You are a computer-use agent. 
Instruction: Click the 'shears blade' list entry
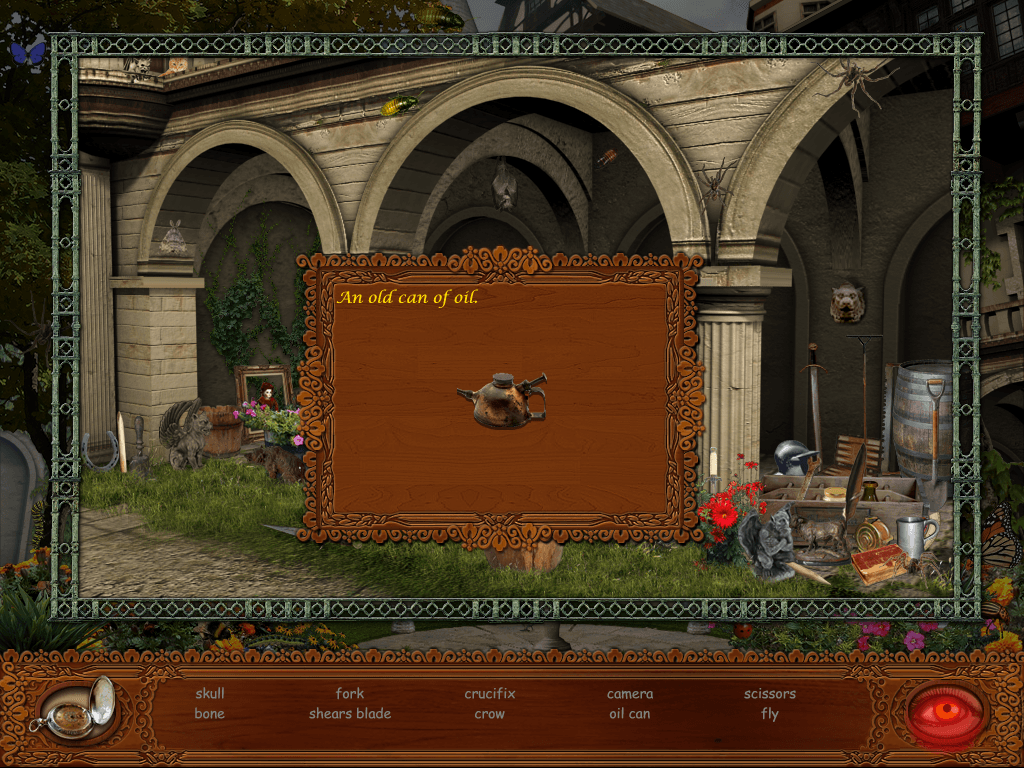[350, 714]
